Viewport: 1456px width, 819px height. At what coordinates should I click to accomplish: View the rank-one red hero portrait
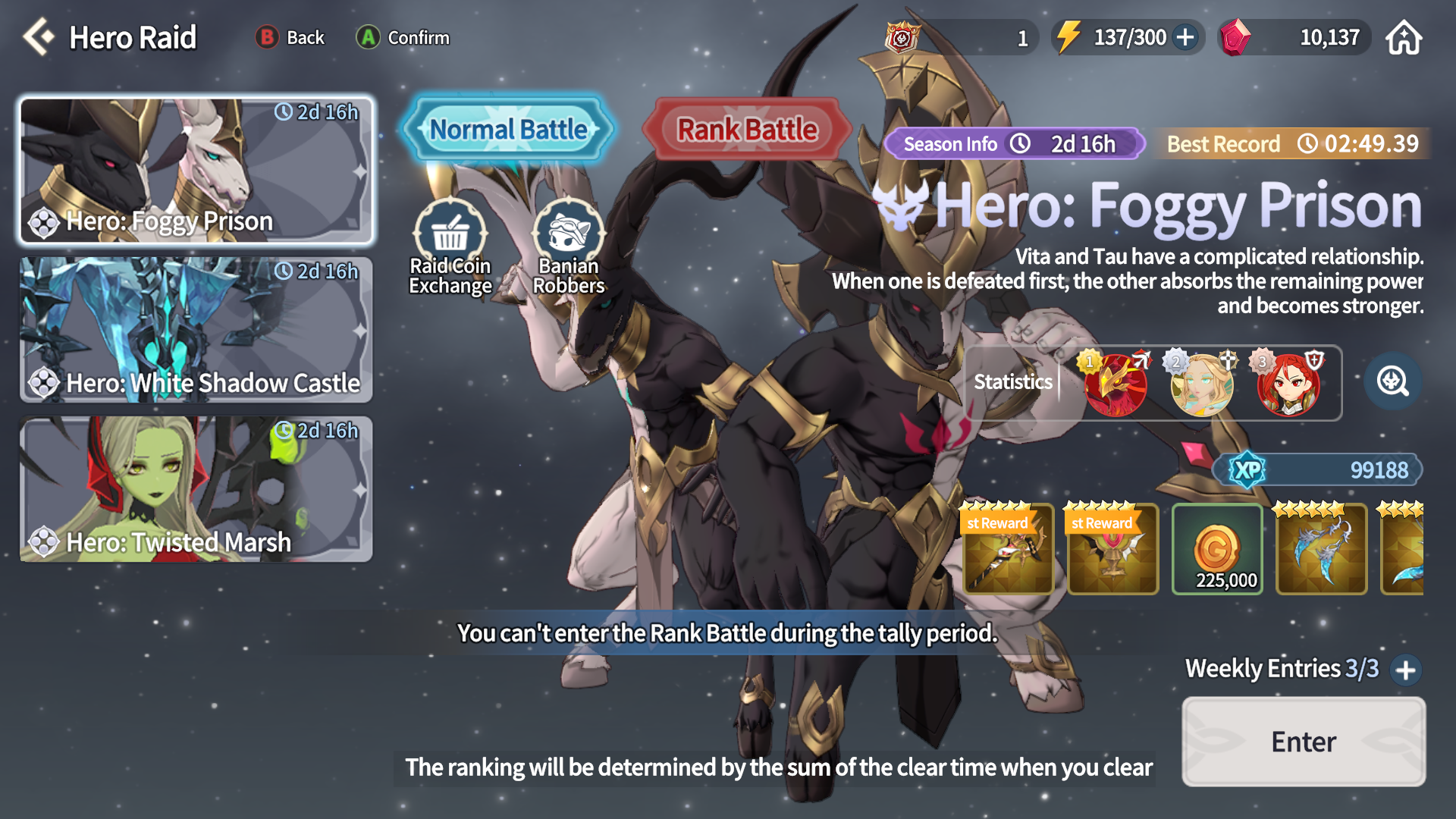click(x=1115, y=383)
